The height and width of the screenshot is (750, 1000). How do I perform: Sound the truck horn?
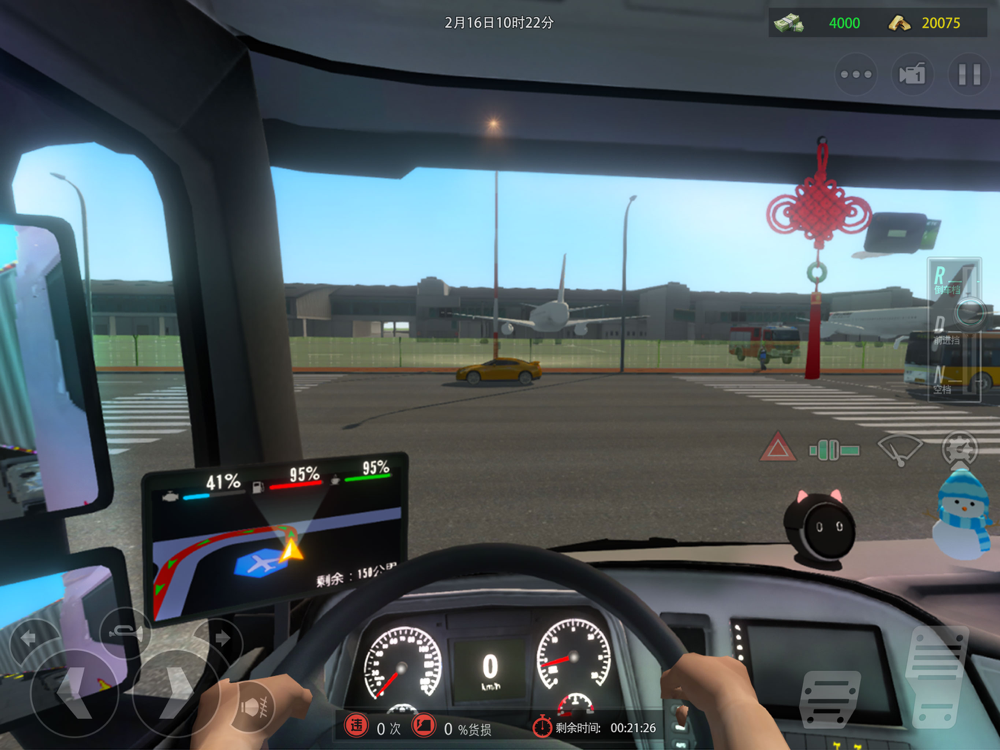coord(125,630)
